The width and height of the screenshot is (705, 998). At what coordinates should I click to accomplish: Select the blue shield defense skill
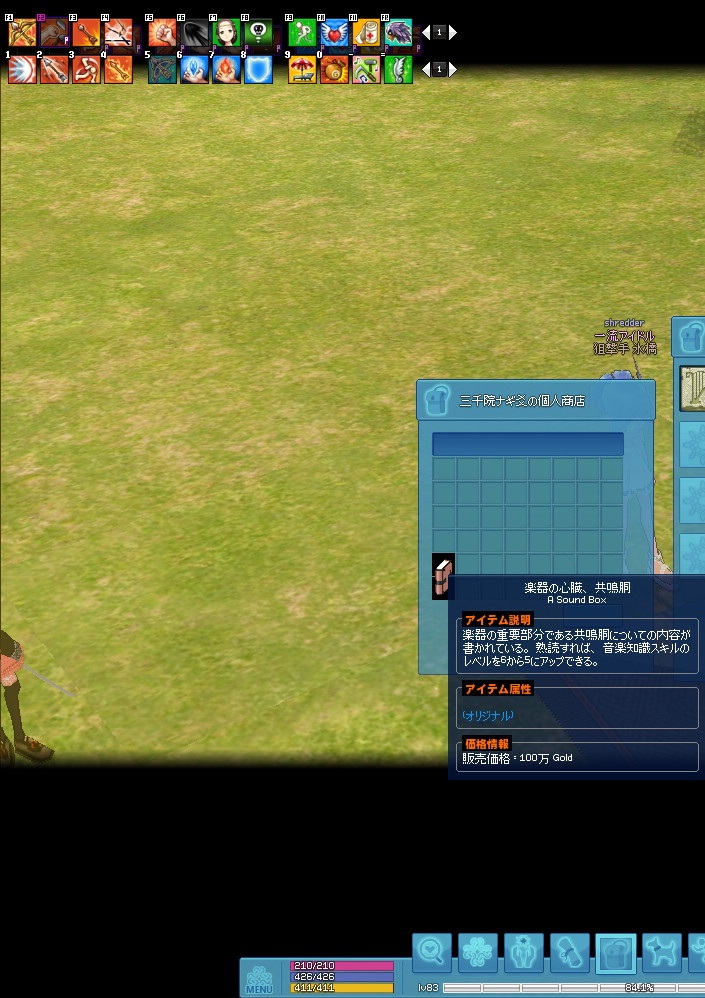(x=258, y=69)
